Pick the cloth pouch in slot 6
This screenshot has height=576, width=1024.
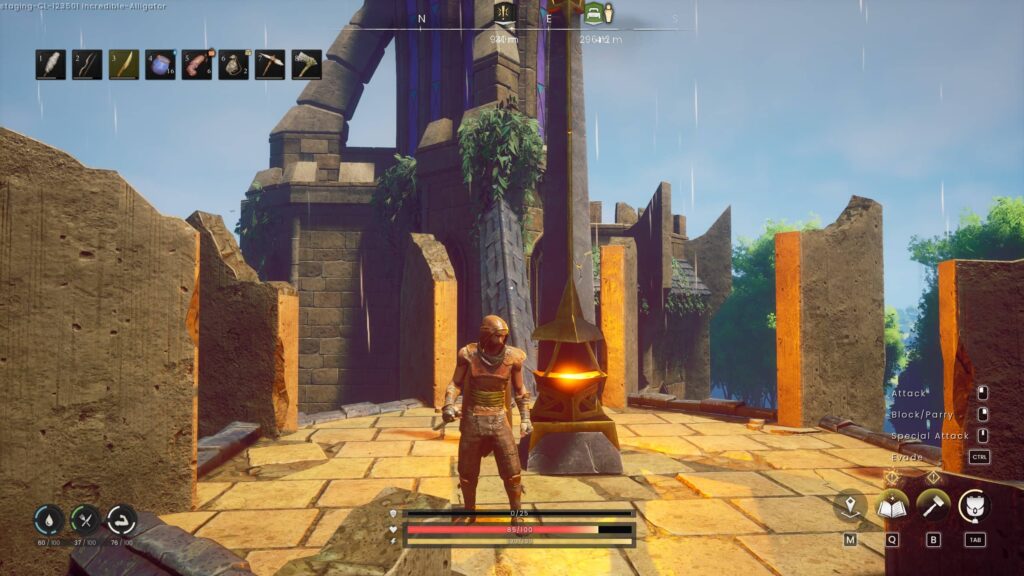233,65
